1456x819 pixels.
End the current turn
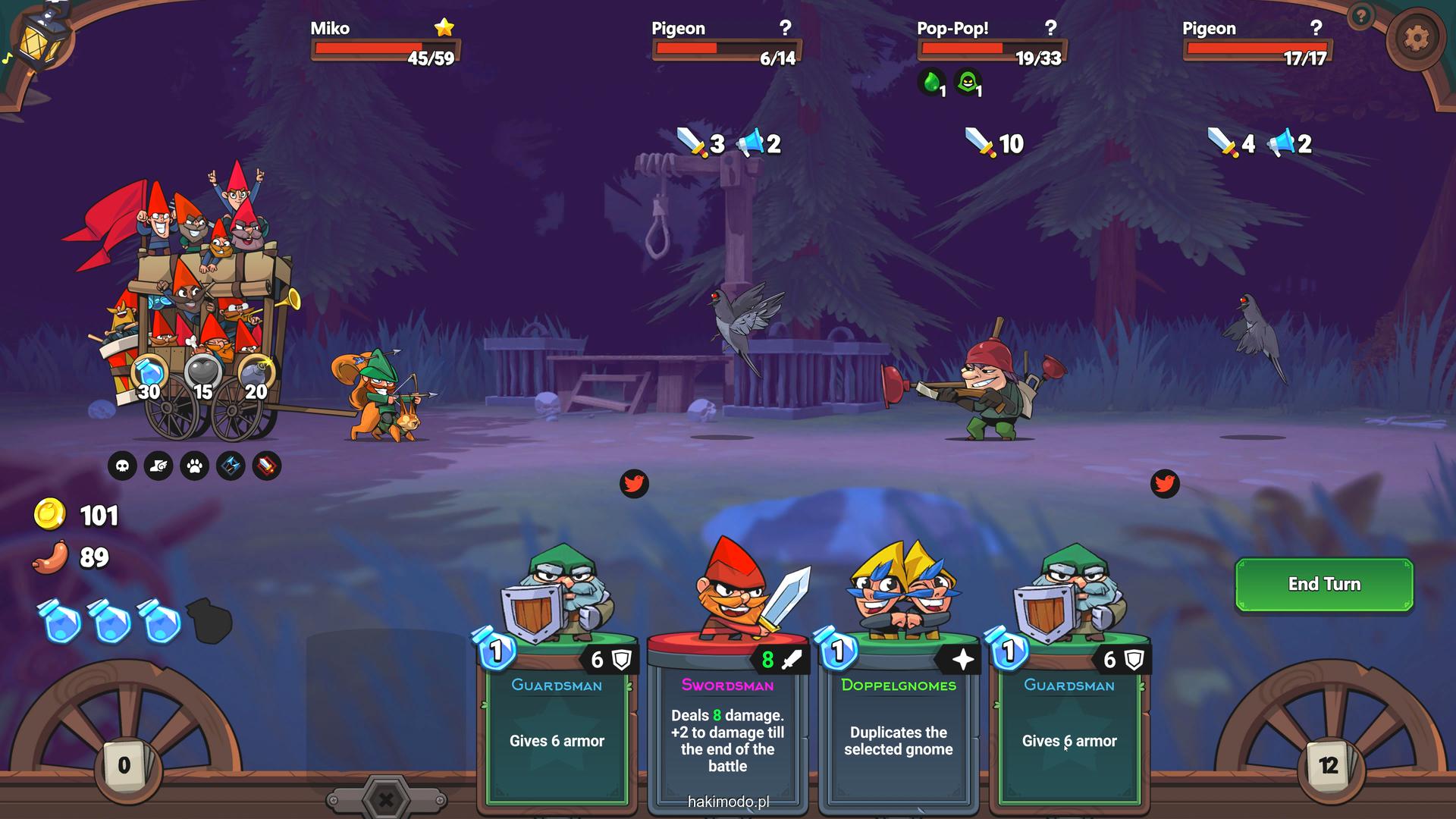[x=1324, y=584]
